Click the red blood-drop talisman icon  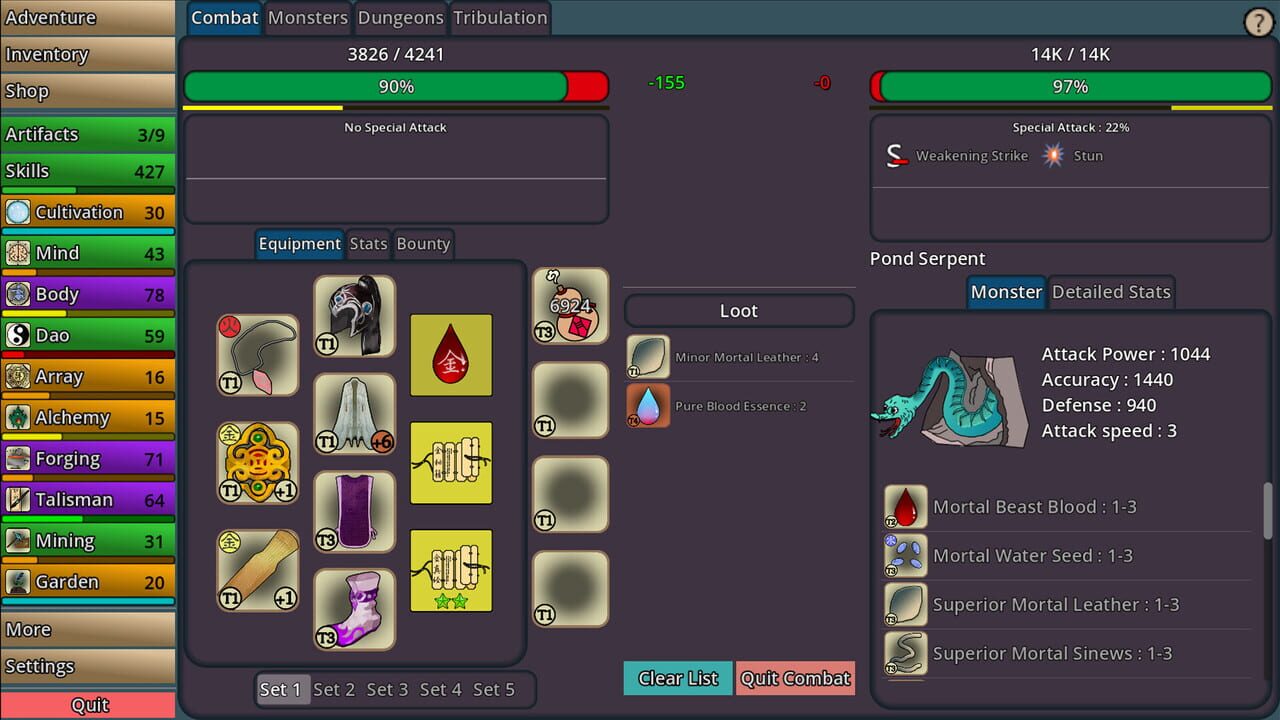[451, 355]
